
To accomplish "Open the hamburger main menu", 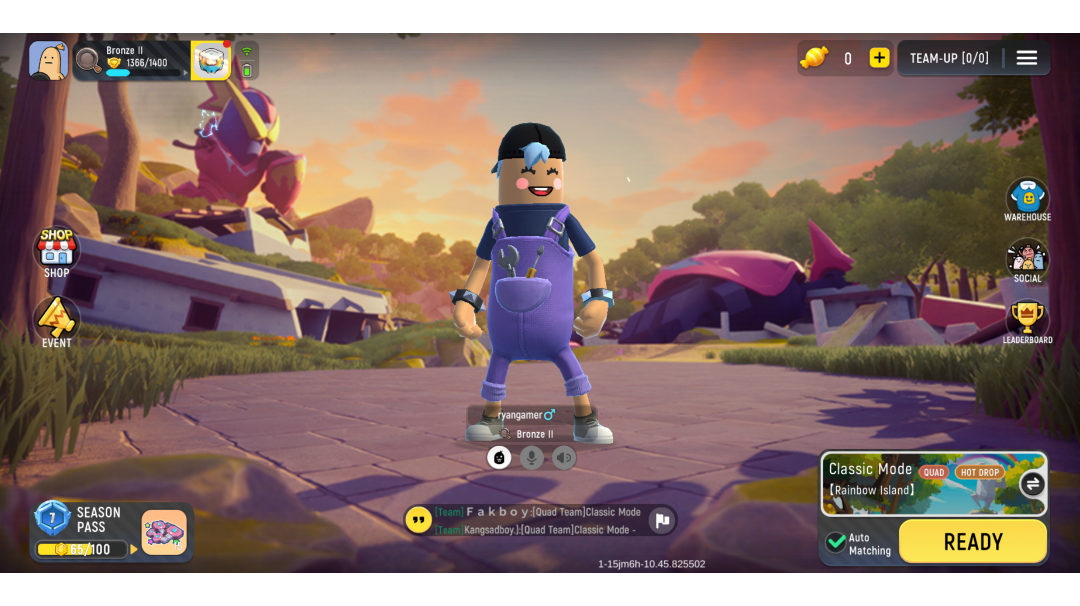I will [1027, 58].
